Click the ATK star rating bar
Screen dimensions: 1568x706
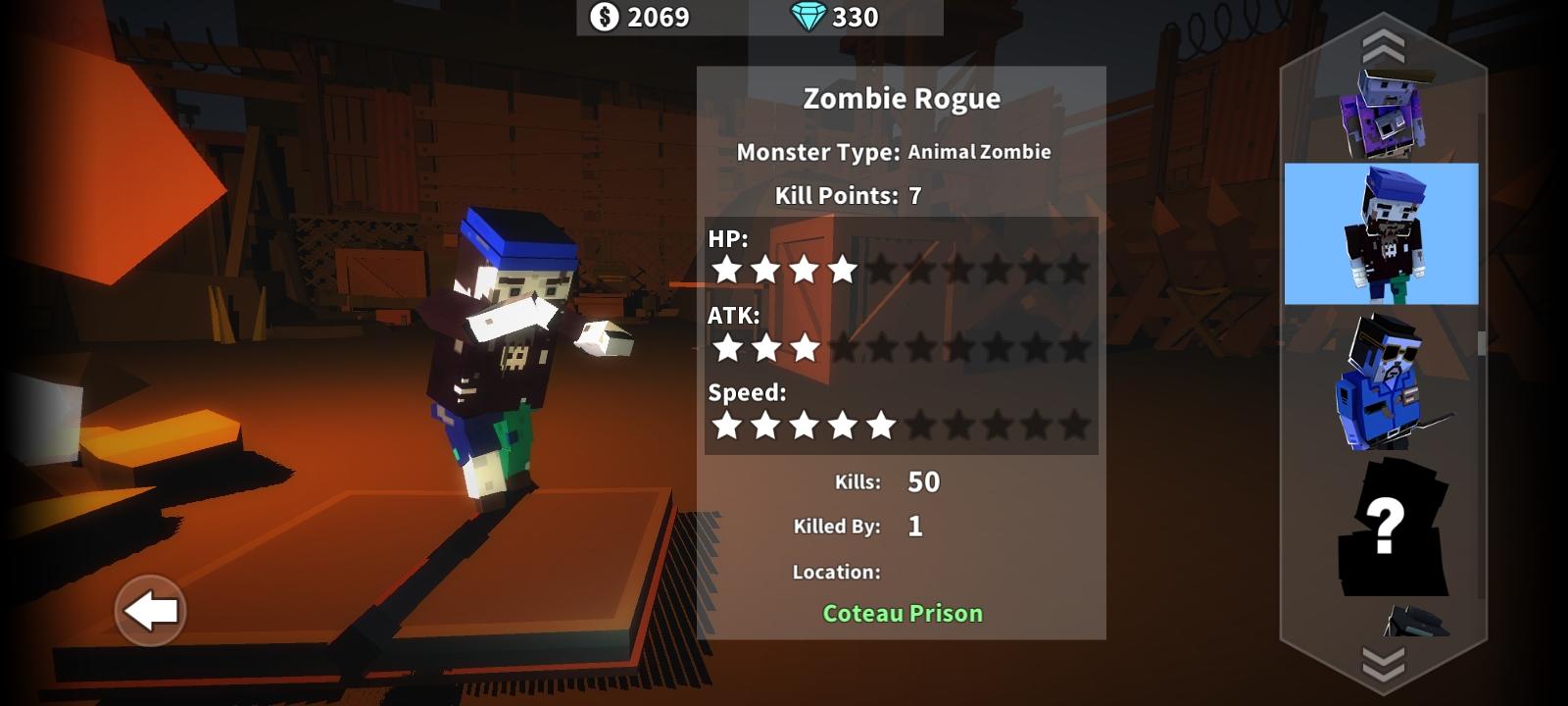pyautogui.click(x=902, y=345)
